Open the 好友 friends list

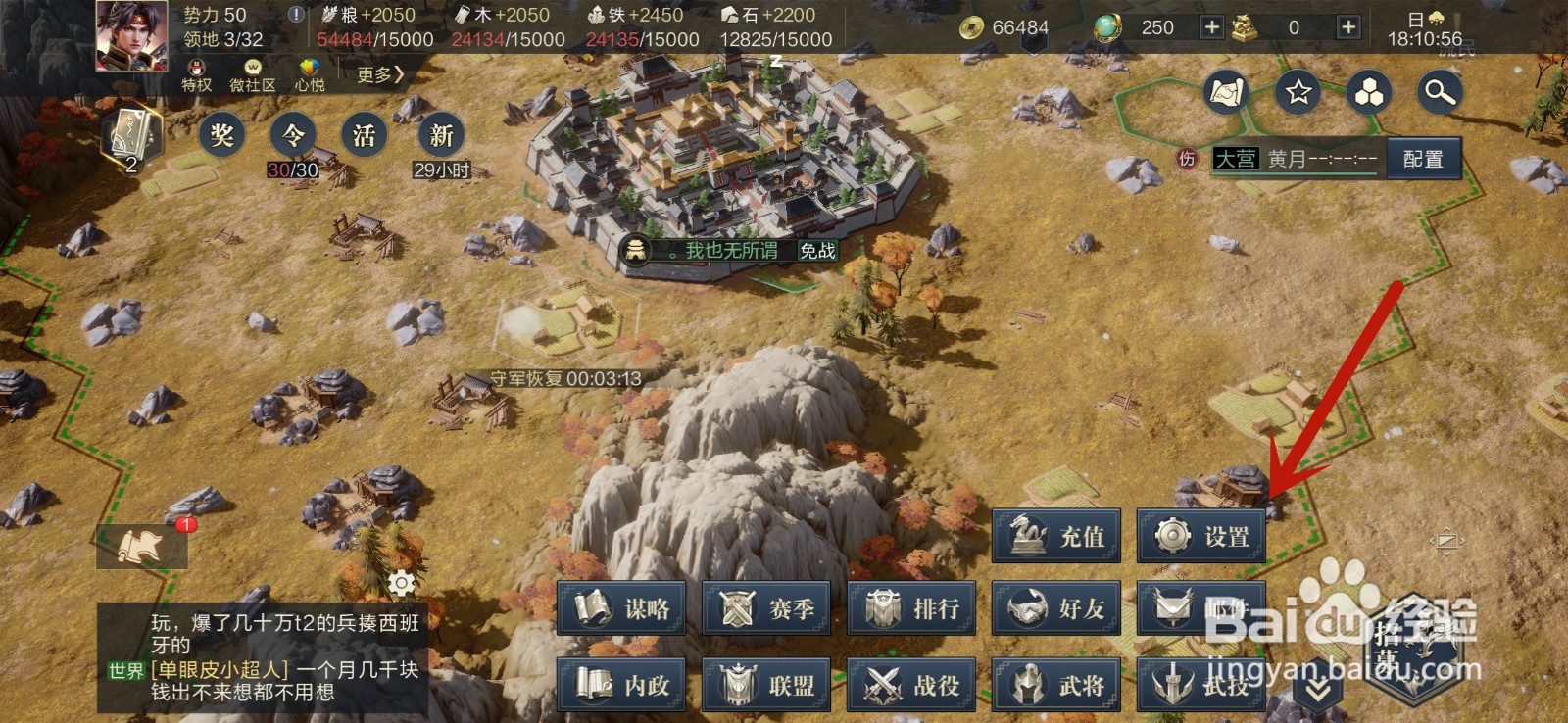pyautogui.click(x=1056, y=608)
